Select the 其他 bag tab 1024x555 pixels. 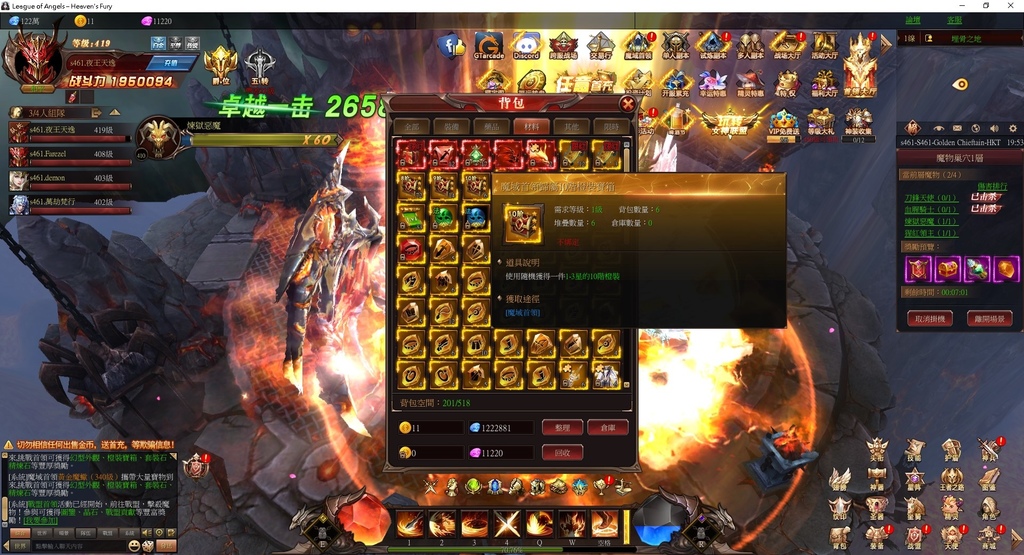point(569,127)
